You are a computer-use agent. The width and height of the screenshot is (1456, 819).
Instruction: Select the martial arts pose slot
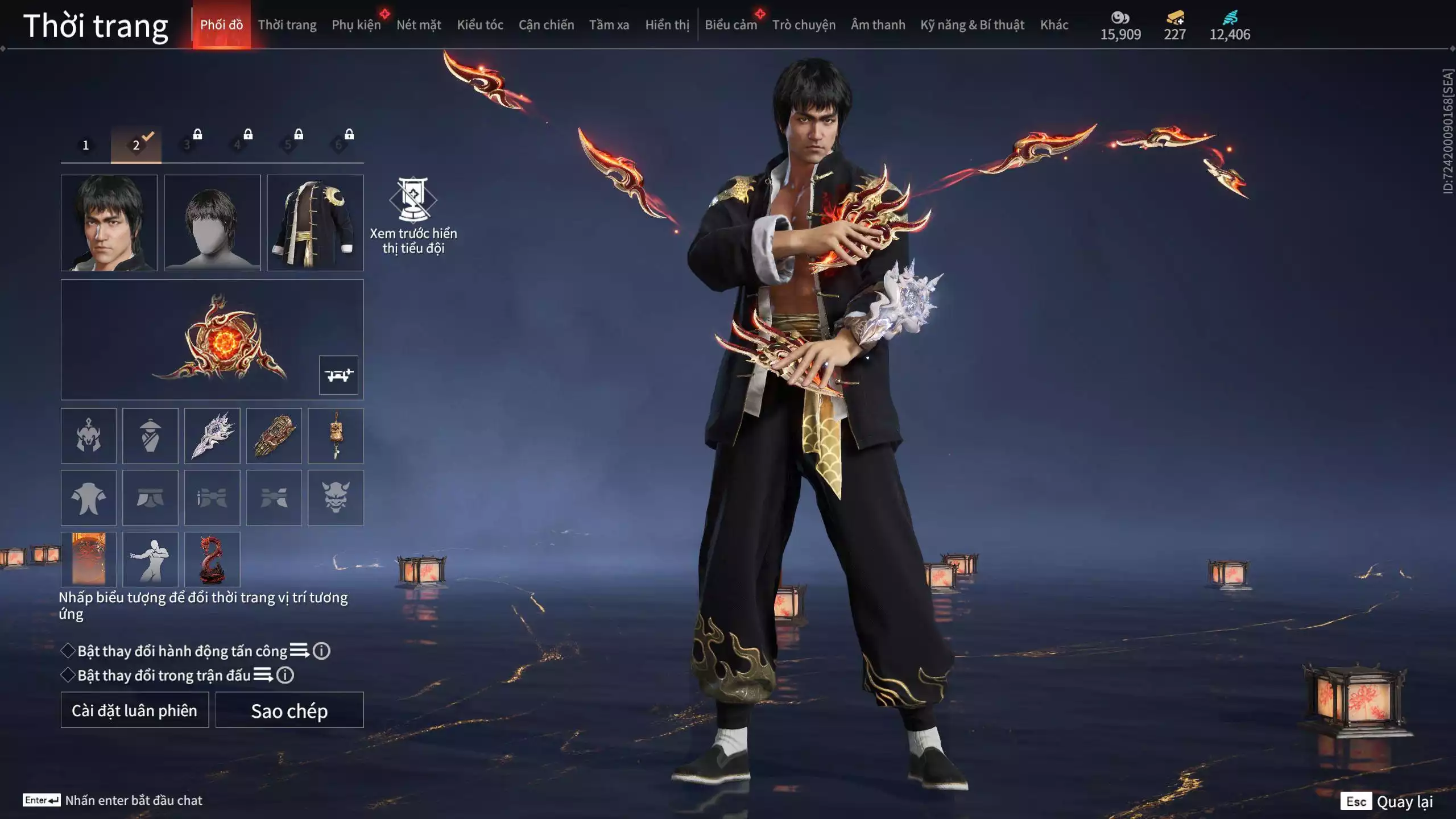tap(150, 559)
